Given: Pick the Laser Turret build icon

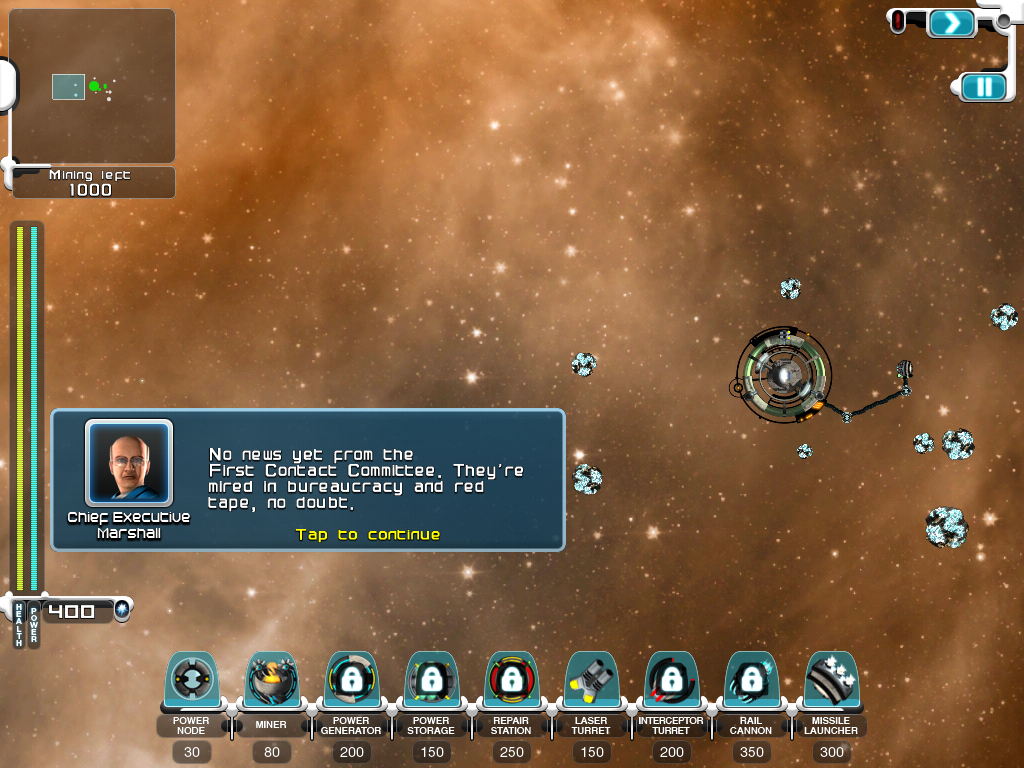Looking at the screenshot, I should coord(591,681).
